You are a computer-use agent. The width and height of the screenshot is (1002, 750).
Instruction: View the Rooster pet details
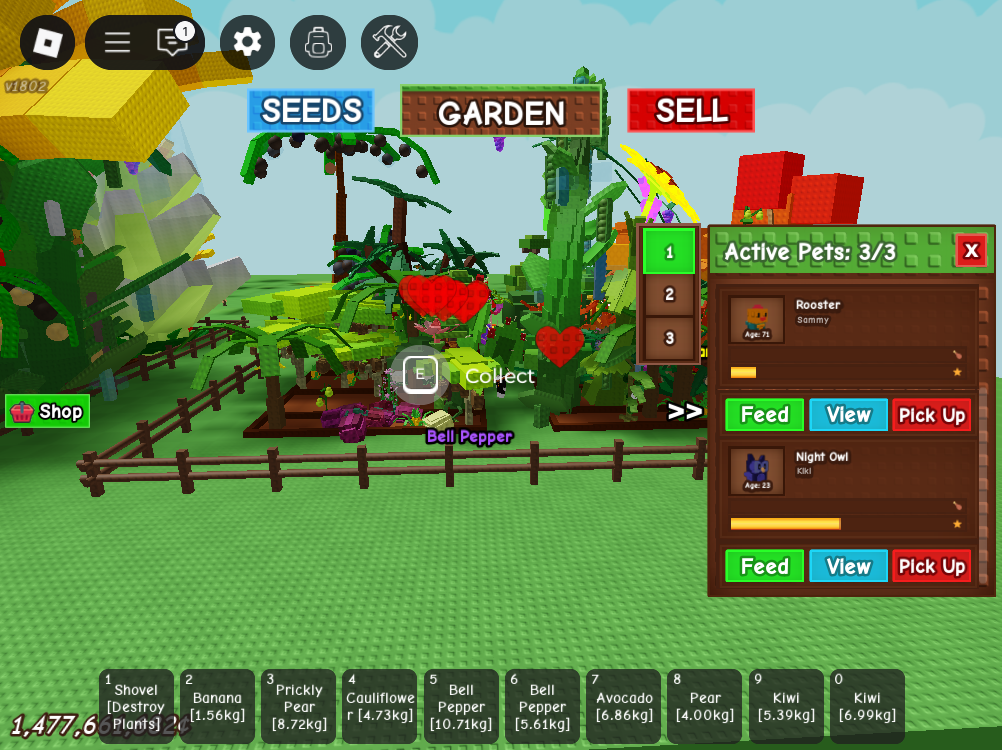pyautogui.click(x=848, y=415)
